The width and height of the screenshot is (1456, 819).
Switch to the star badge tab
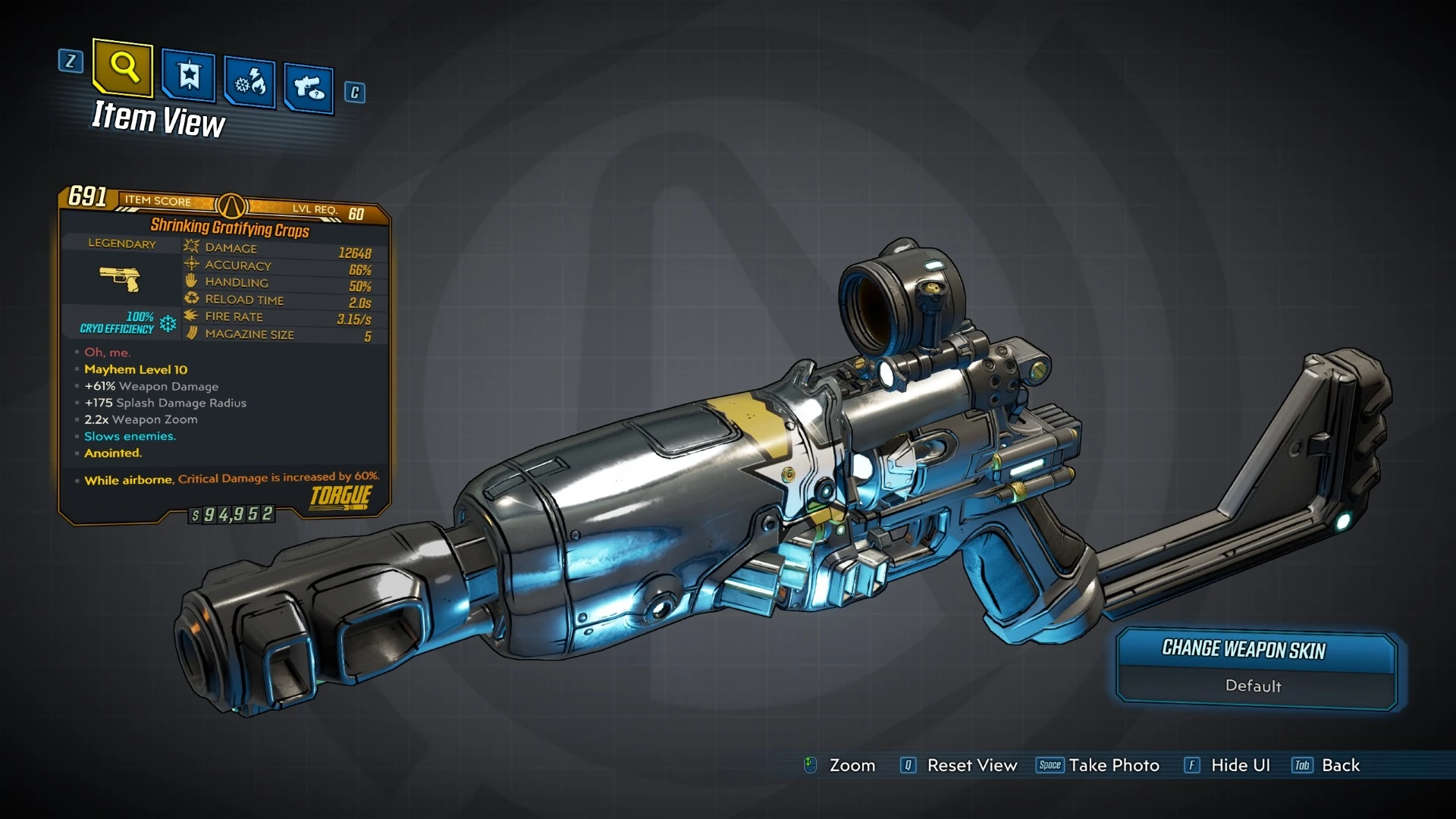188,76
